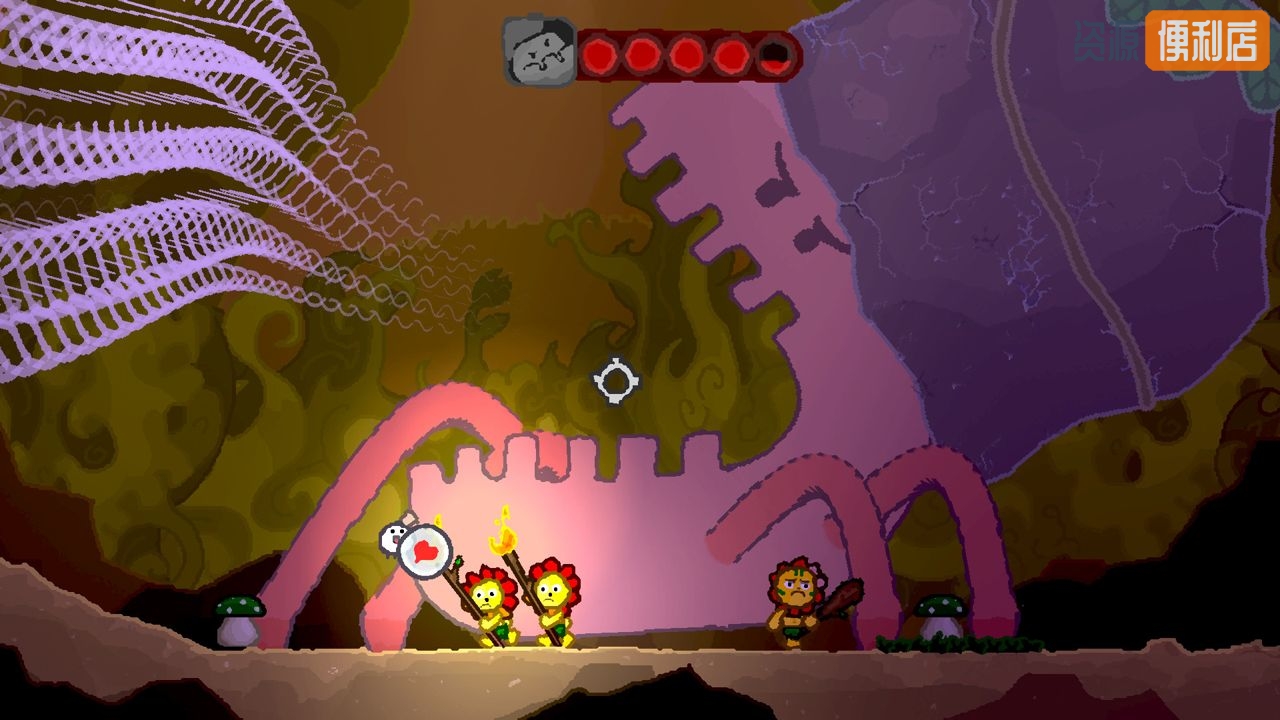The height and width of the screenshot is (720, 1280).
Task: Click the grey stone-face boss portrait
Action: pyautogui.click(x=540, y=52)
